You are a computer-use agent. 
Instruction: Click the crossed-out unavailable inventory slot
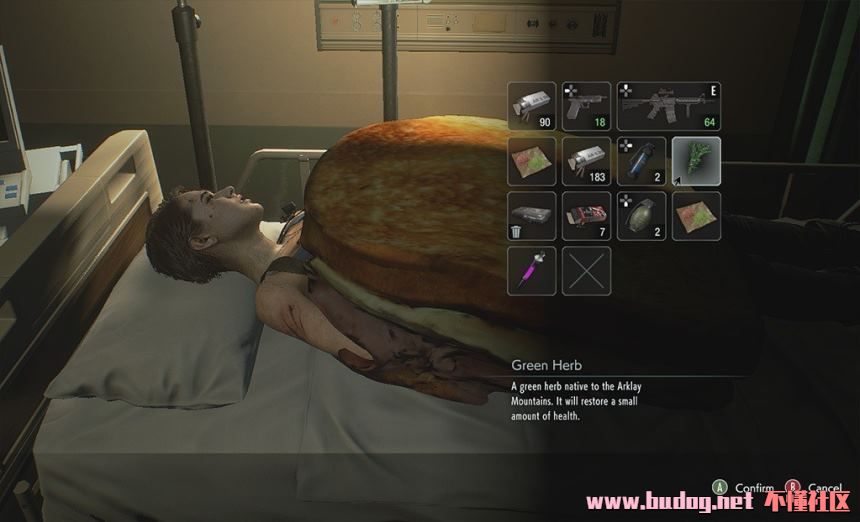point(586,270)
